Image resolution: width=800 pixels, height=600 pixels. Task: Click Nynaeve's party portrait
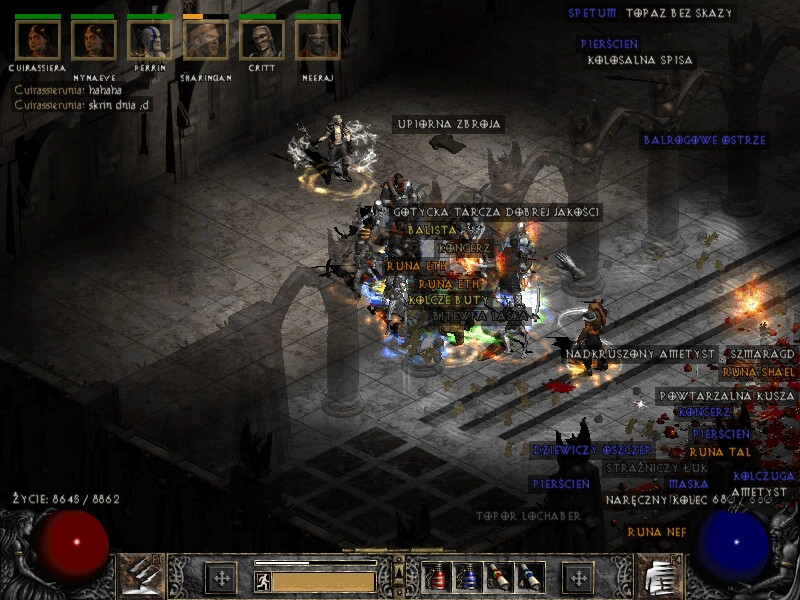pyautogui.click(x=93, y=40)
